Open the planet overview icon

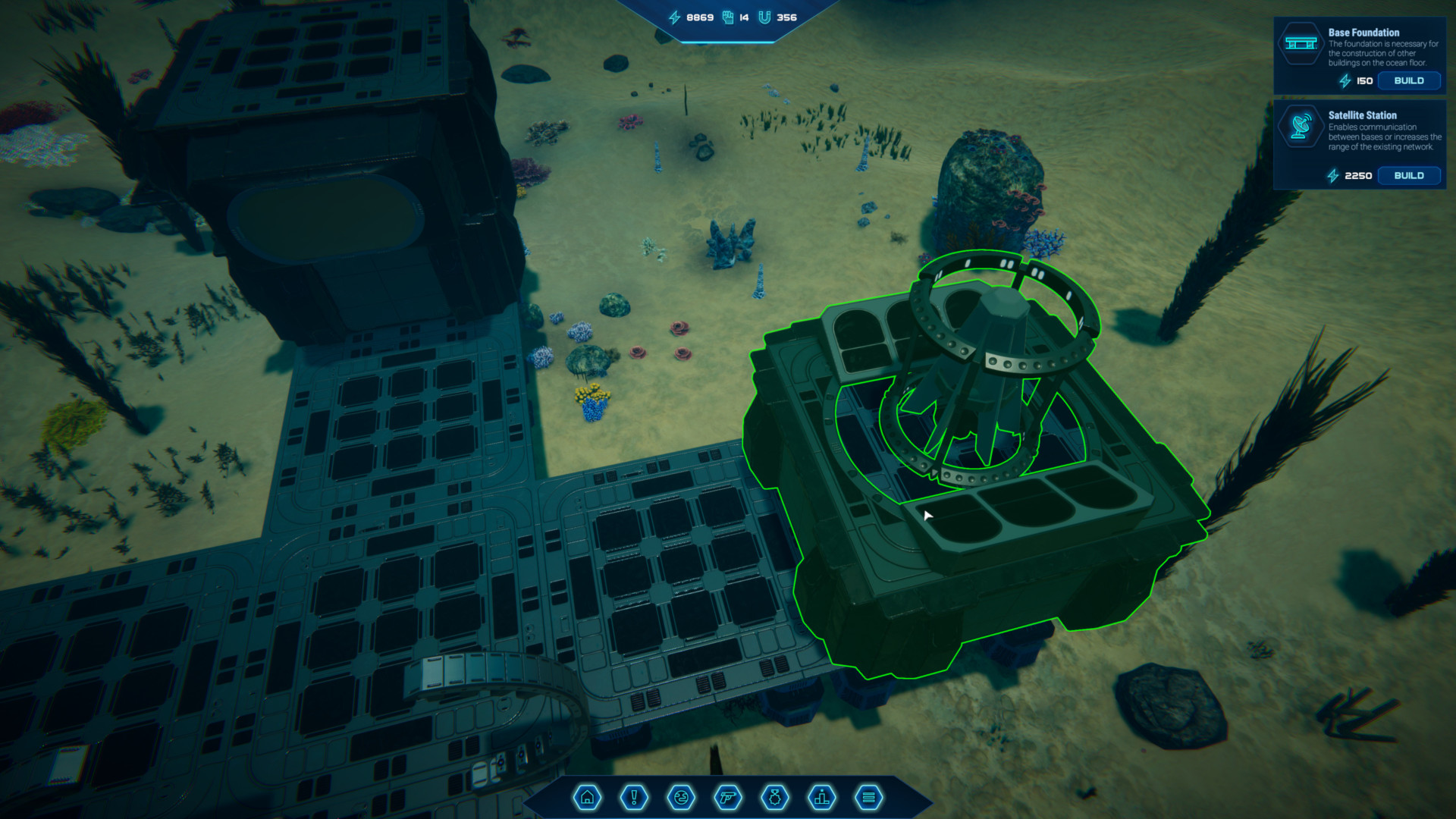tap(681, 798)
